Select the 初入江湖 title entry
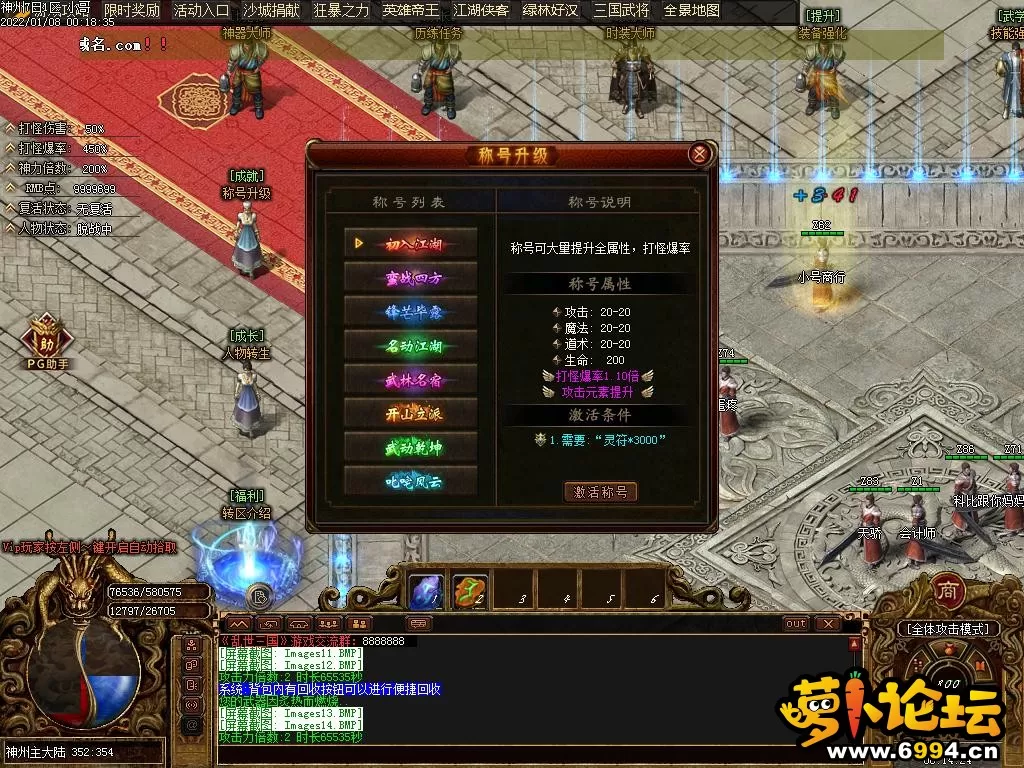Image resolution: width=1024 pixels, height=768 pixels. [x=411, y=243]
